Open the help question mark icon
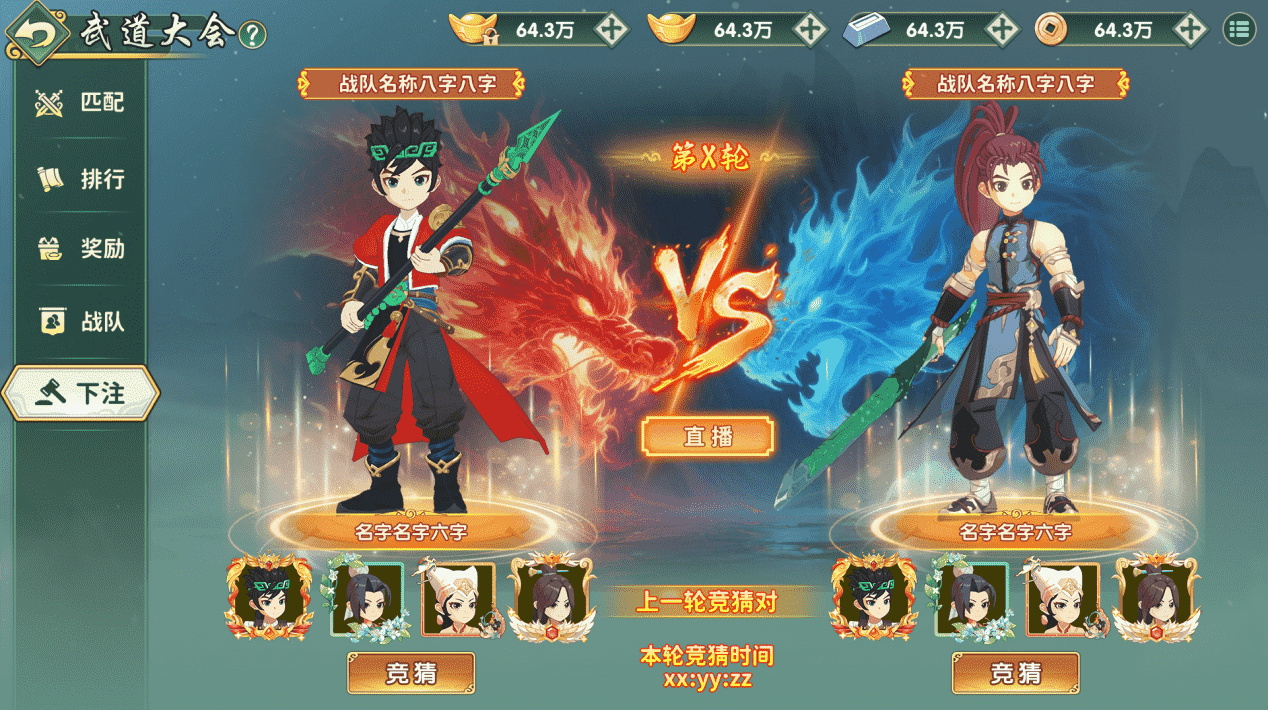1268x710 pixels. click(x=253, y=35)
